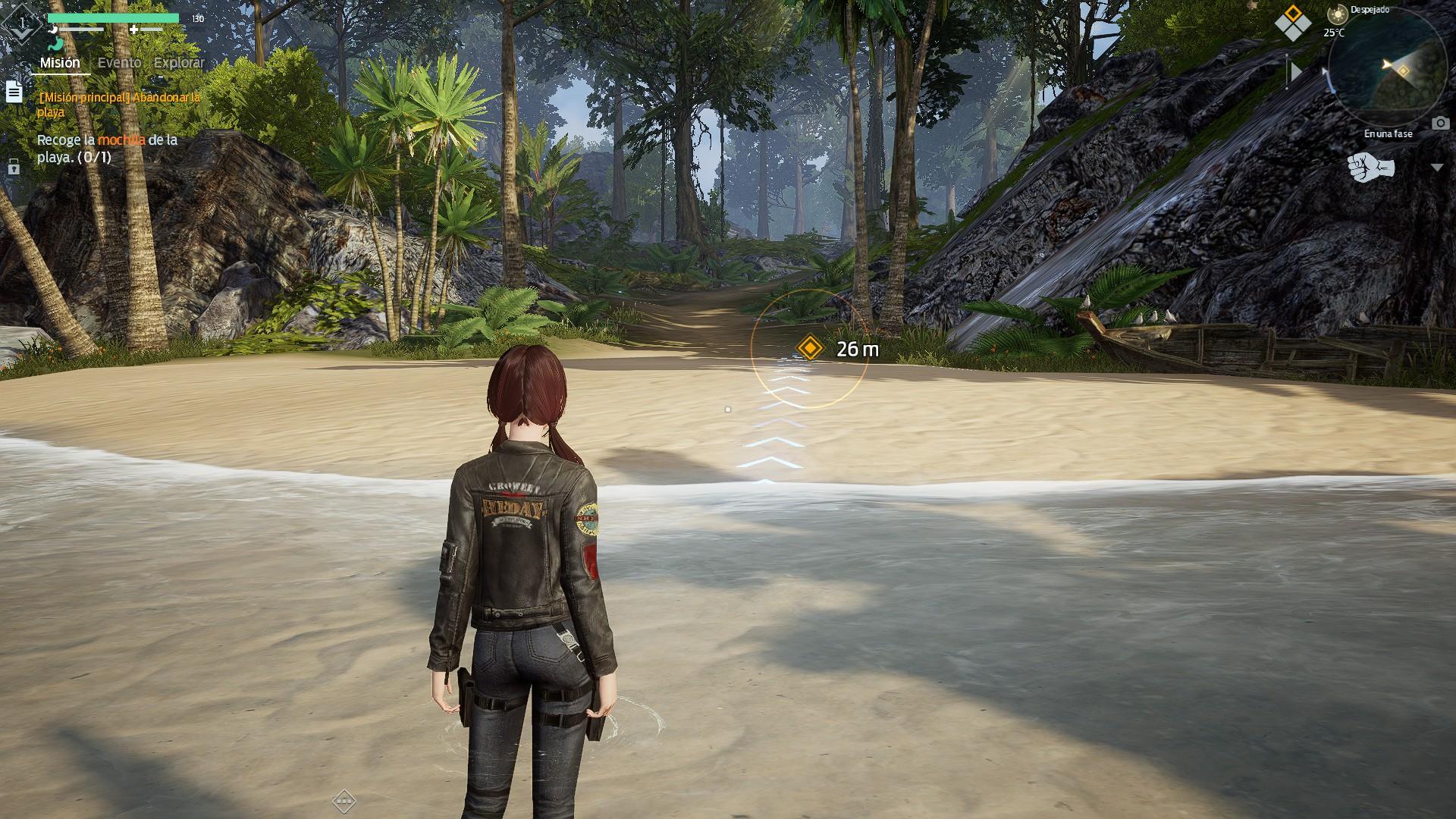Click the level 1 diamond badge

[23, 24]
